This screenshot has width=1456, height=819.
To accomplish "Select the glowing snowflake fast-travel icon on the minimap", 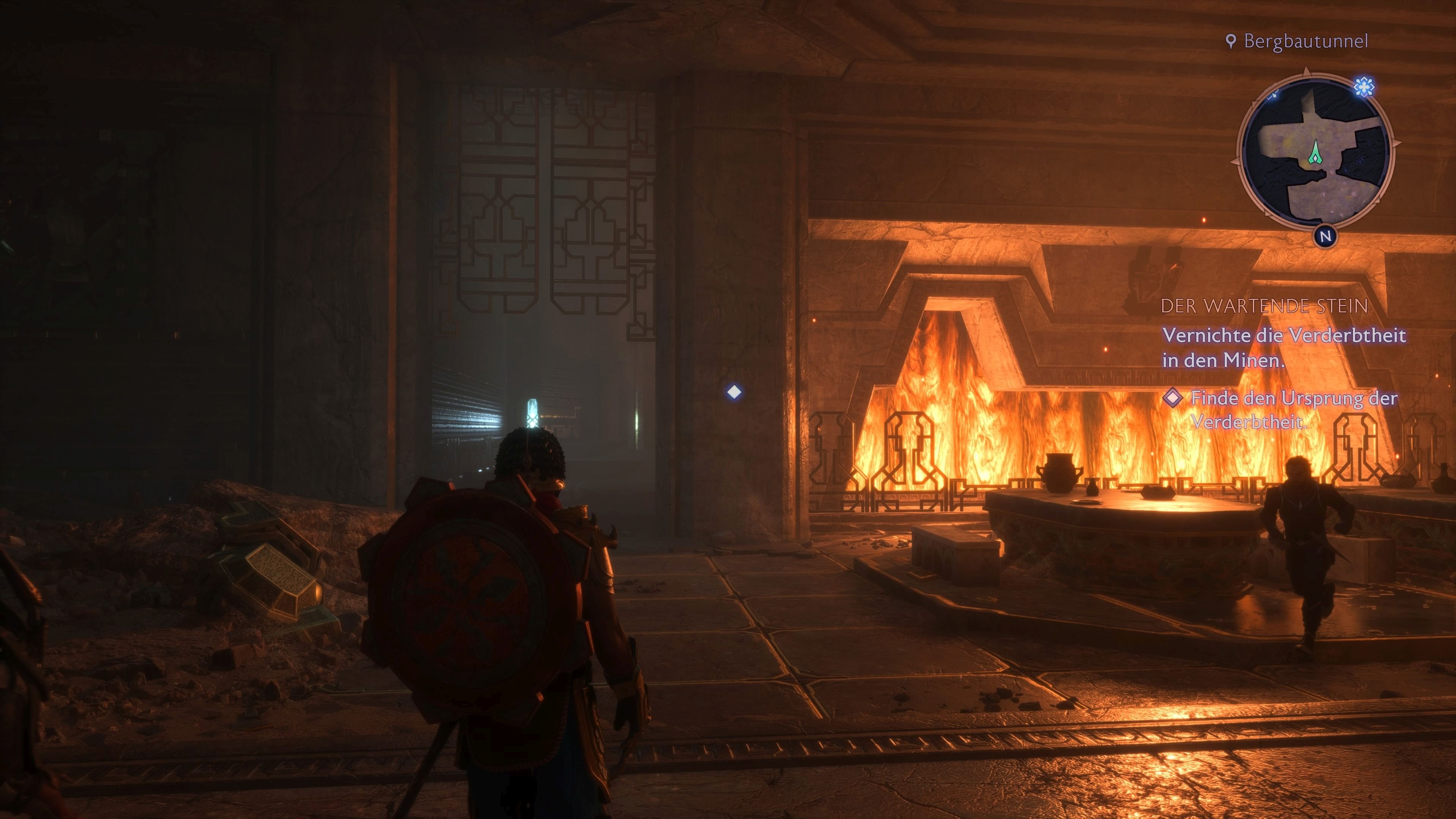I will [x=1364, y=87].
